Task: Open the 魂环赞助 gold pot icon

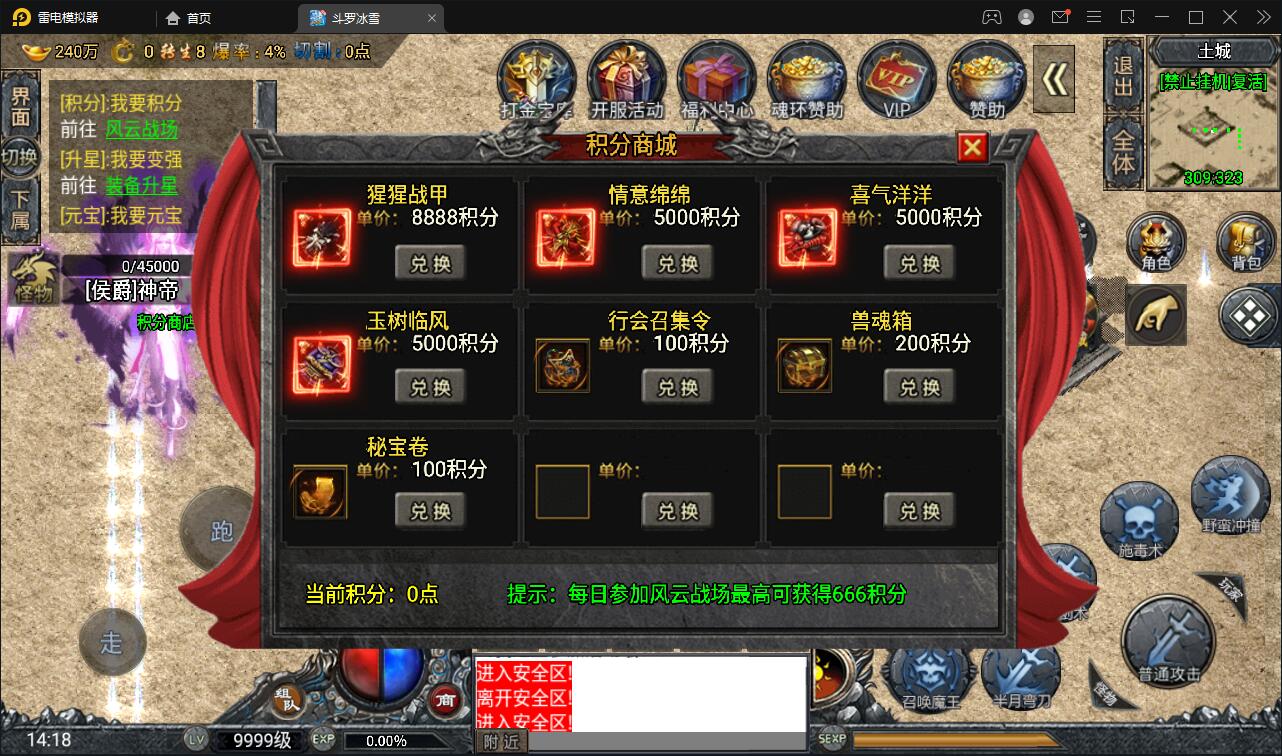Action: coord(807,75)
